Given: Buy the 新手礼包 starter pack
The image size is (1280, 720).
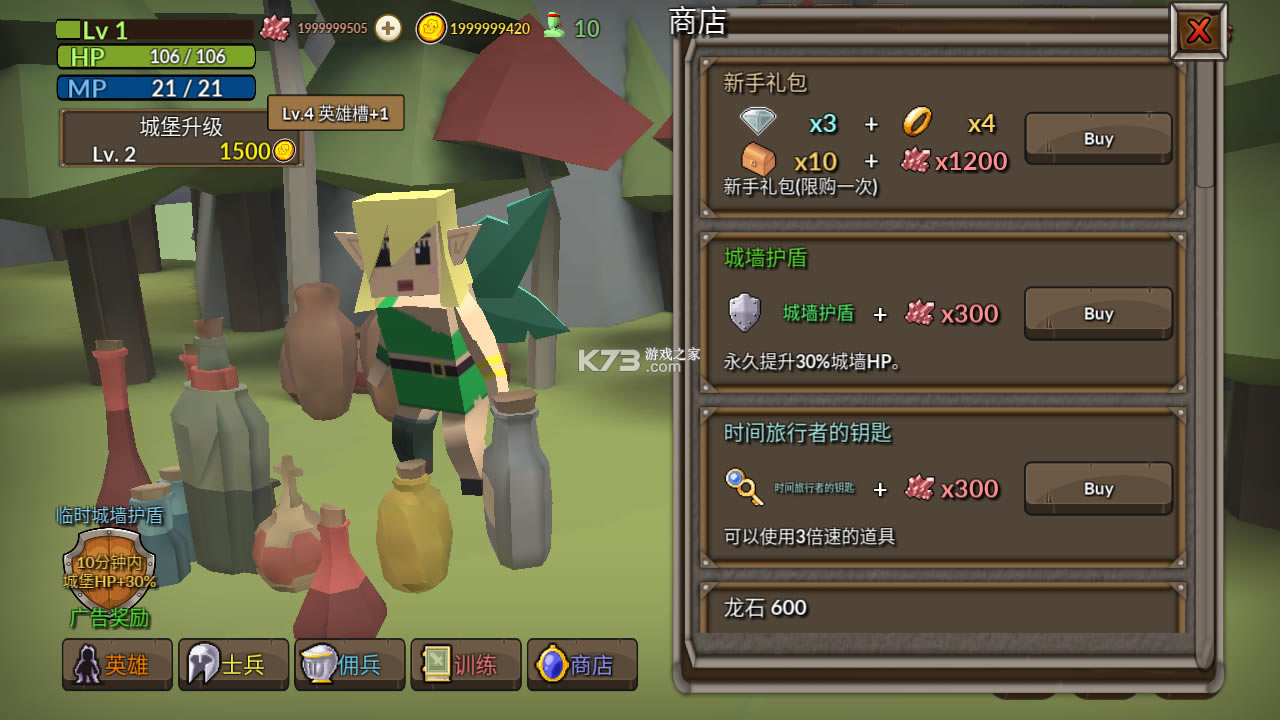Looking at the screenshot, I should [x=1098, y=138].
